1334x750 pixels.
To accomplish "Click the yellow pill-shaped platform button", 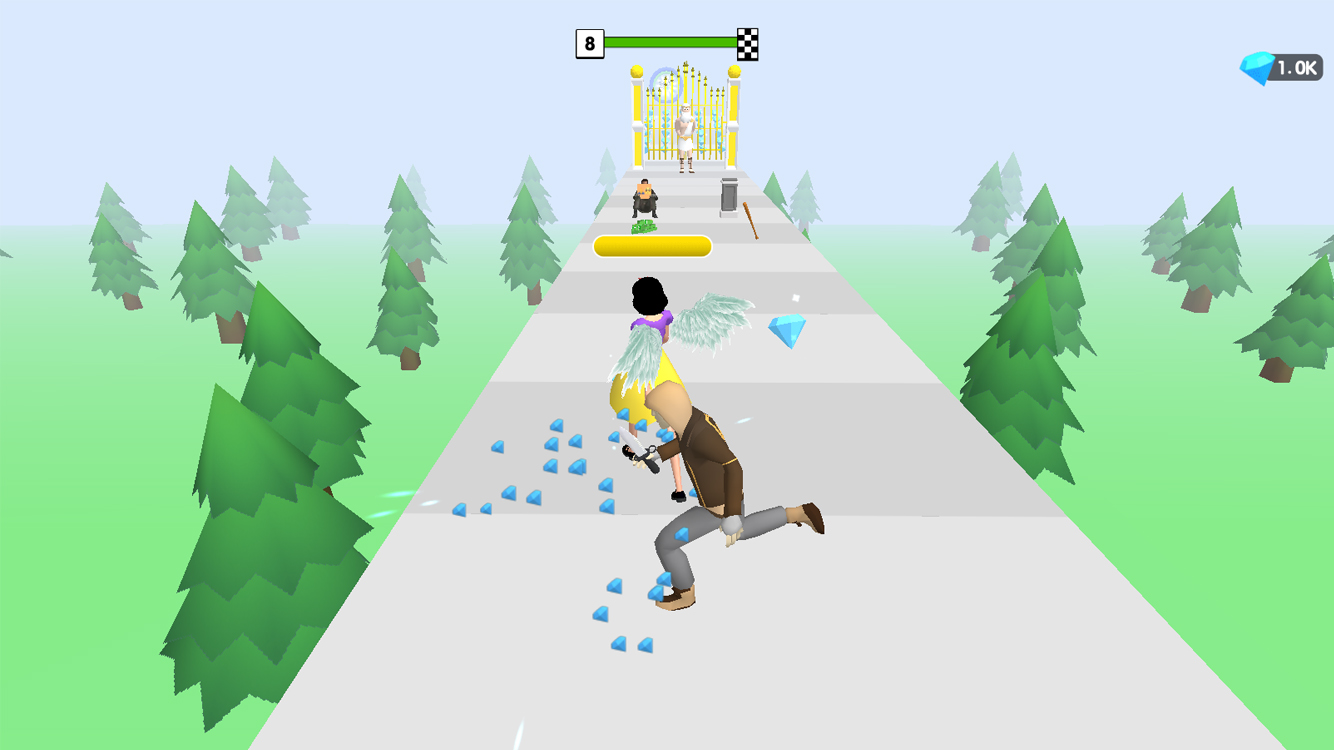I will pyautogui.click(x=655, y=245).
